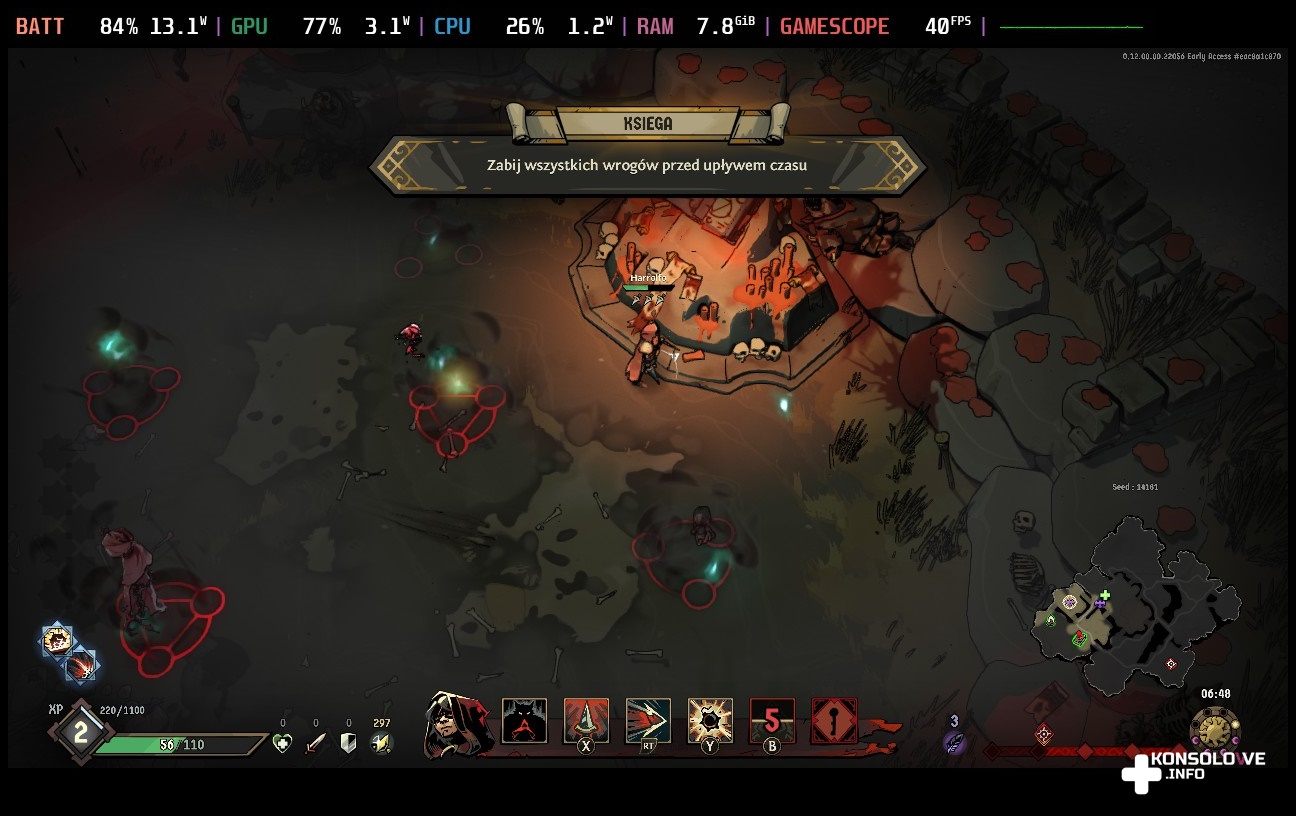
Task: Click the ability slot showing number 5
Action: click(772, 720)
